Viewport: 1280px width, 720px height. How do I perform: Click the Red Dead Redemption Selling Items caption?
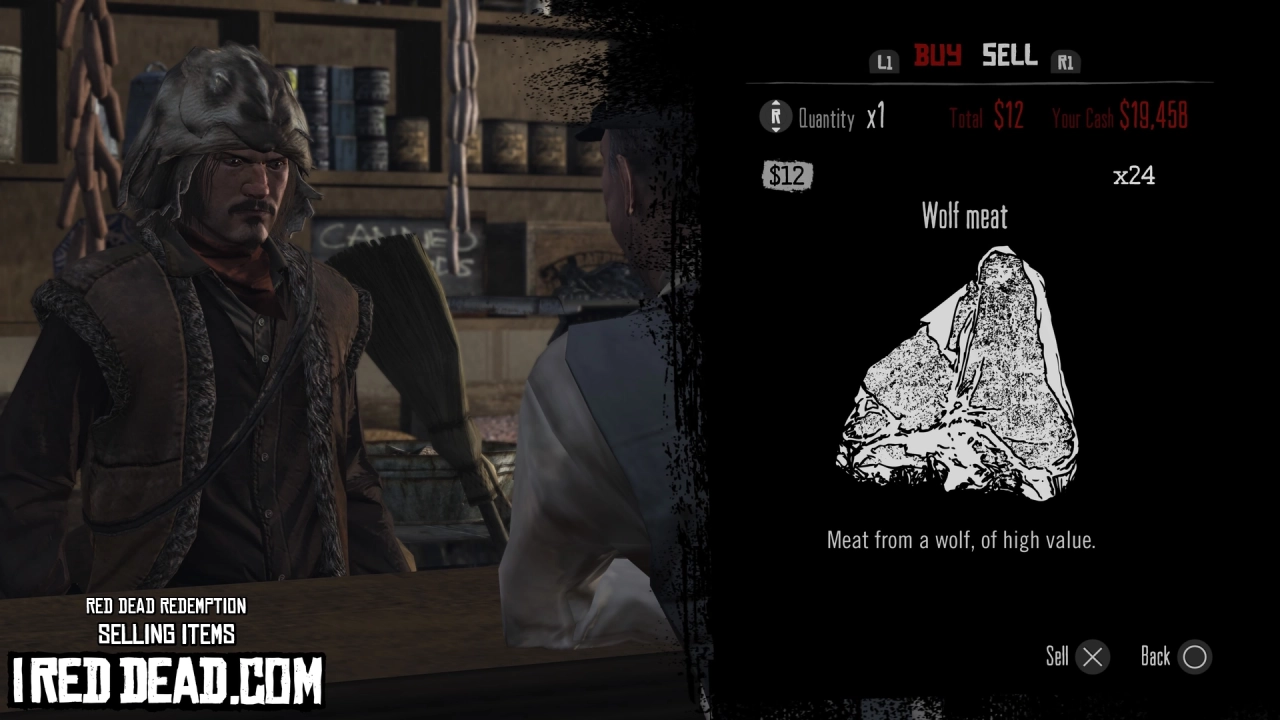(166, 620)
